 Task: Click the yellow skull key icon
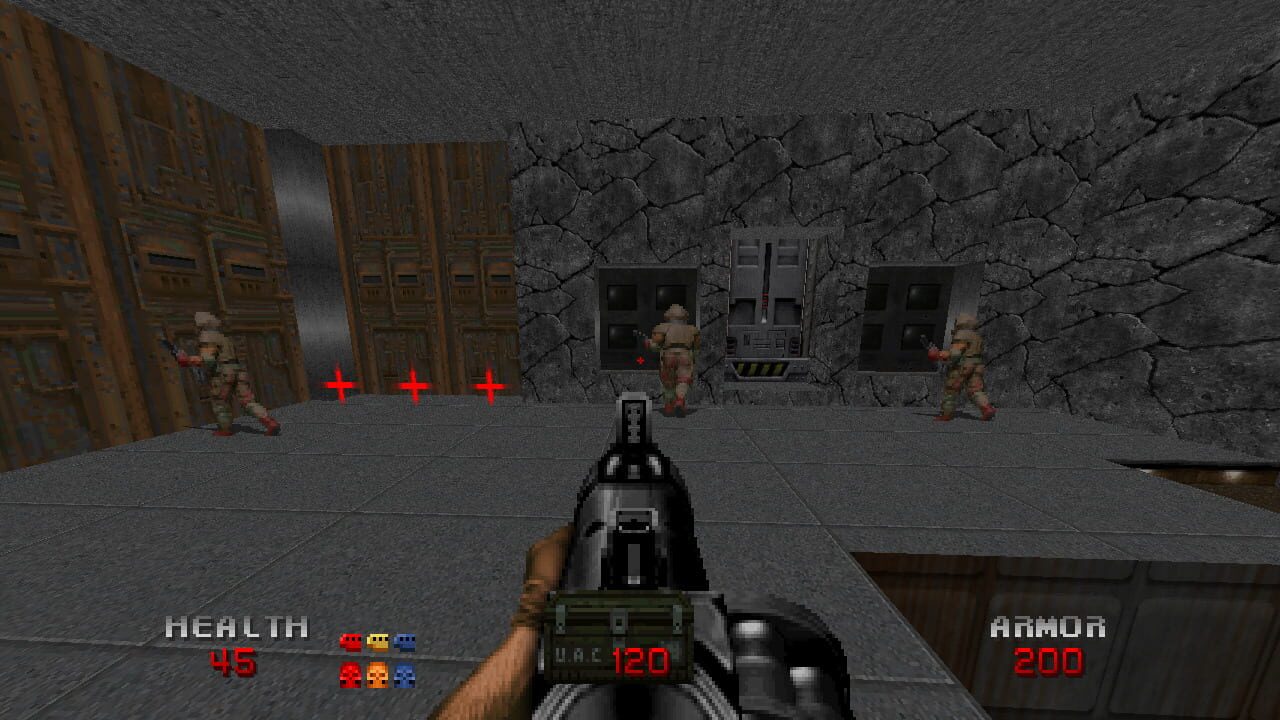coord(378,675)
